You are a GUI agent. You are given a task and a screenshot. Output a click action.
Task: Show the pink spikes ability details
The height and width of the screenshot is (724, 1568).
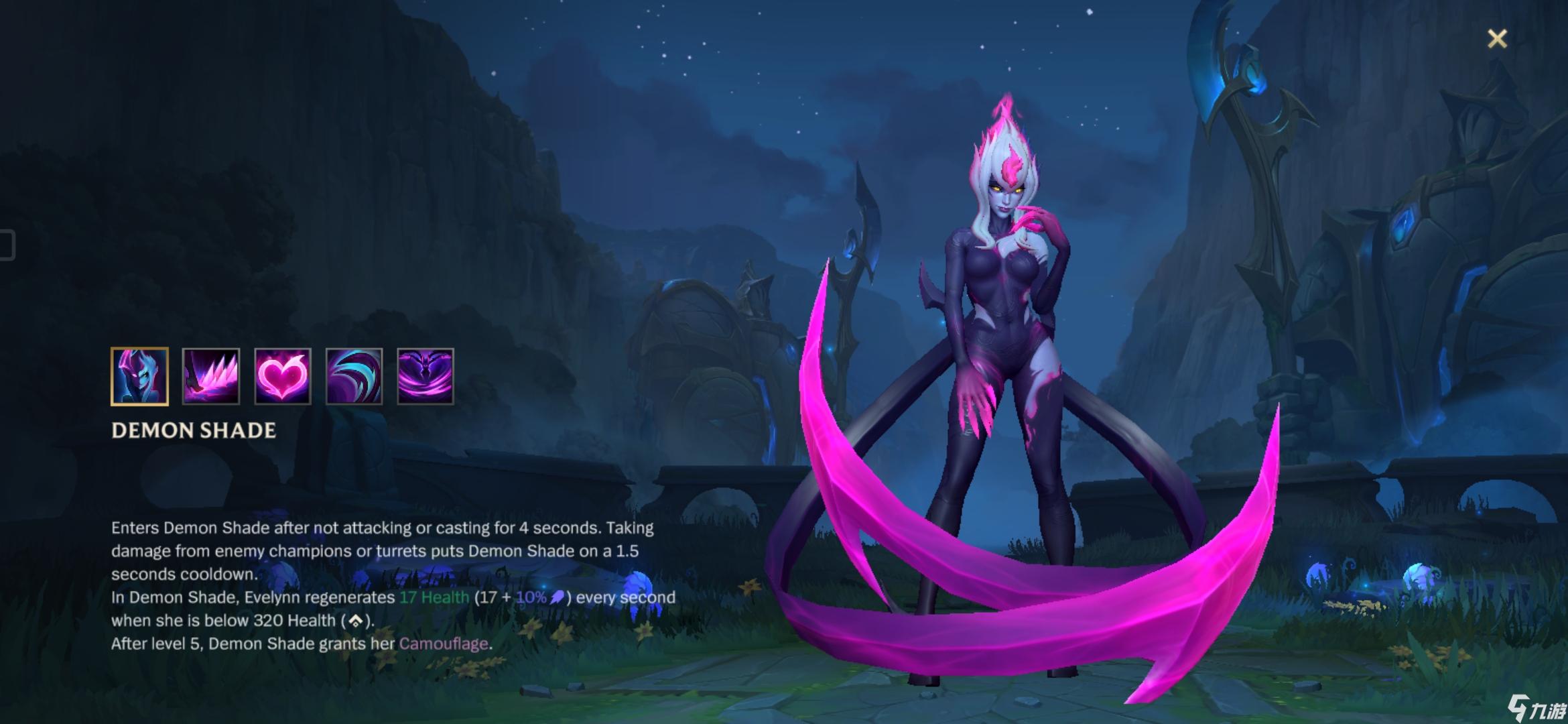point(211,376)
